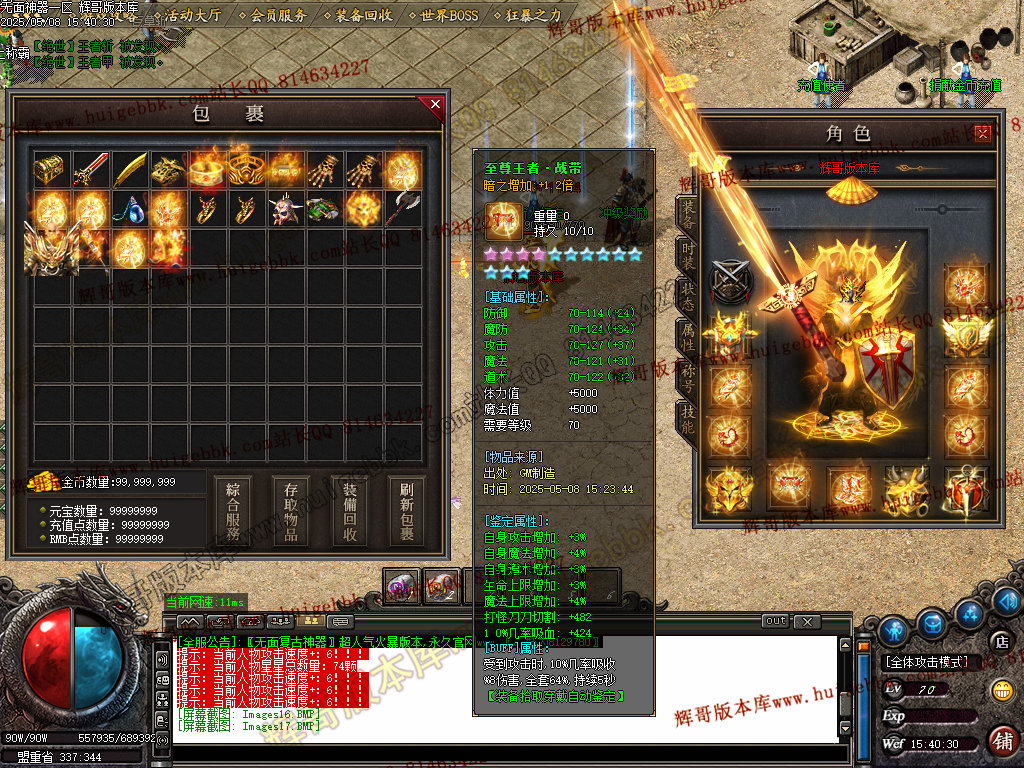
Task: Select the golden treasure chest in the bag
Action: tap(50, 169)
